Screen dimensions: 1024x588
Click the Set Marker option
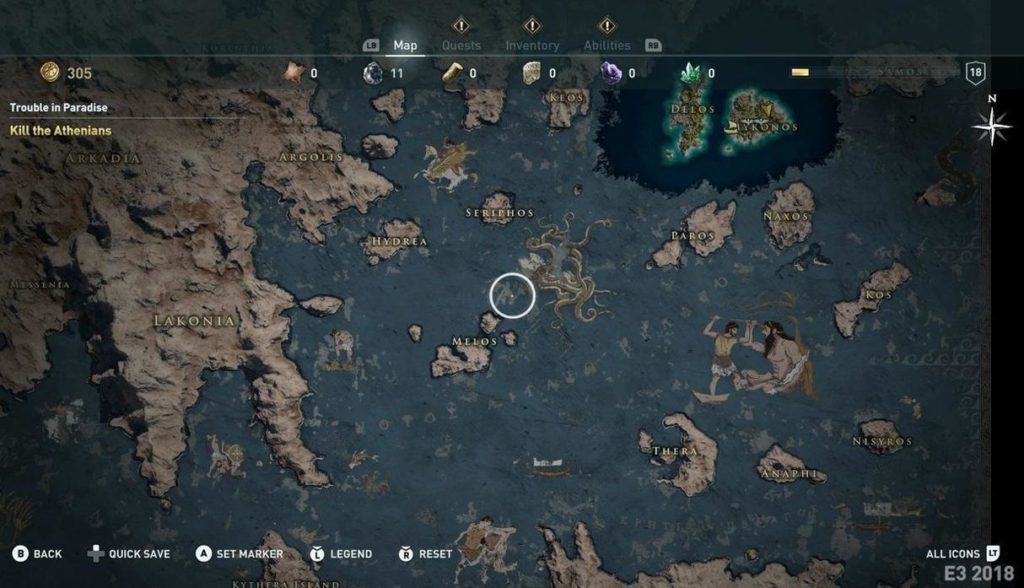click(240, 554)
